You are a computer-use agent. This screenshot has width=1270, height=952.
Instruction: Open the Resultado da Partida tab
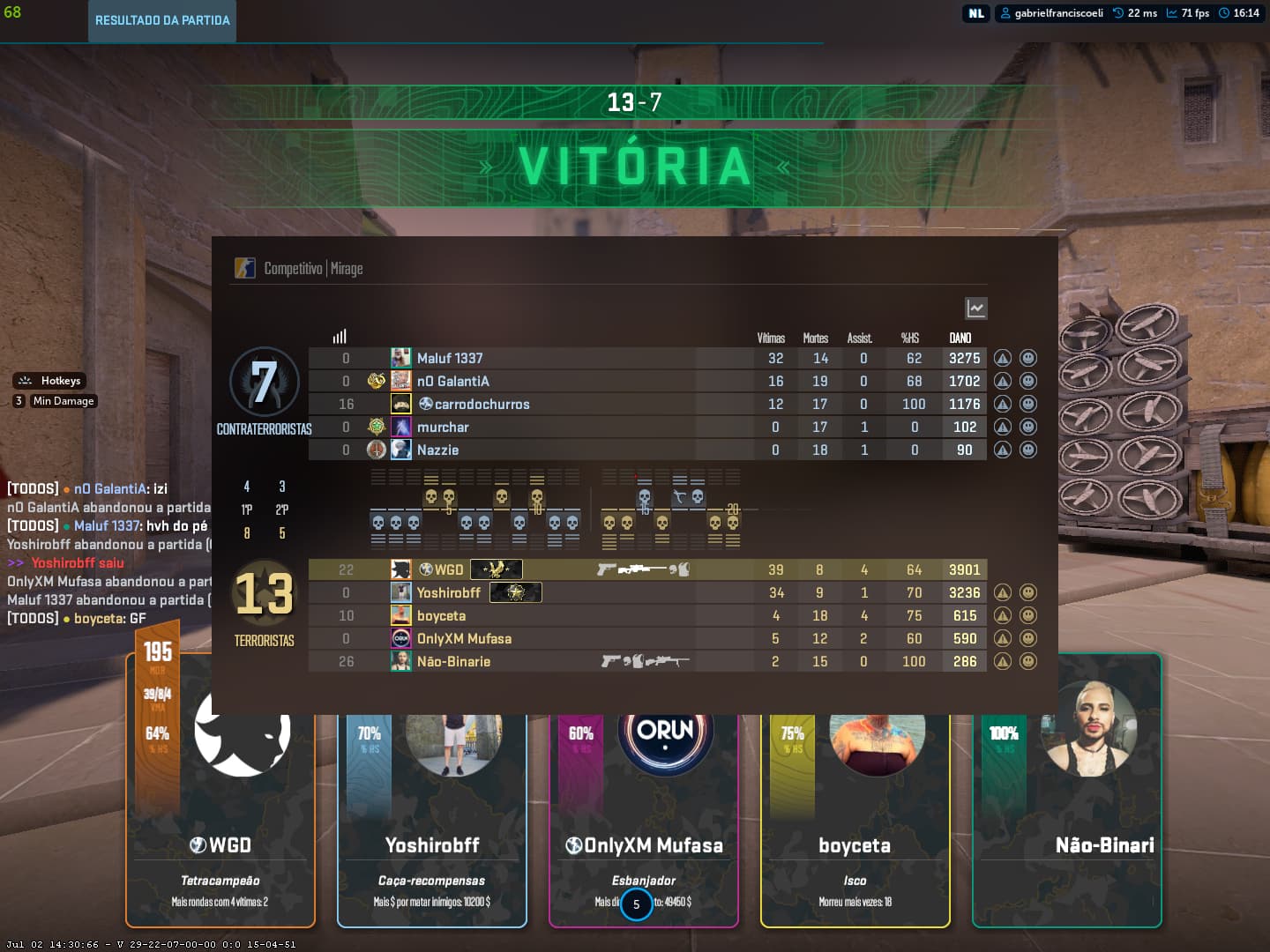tap(162, 20)
